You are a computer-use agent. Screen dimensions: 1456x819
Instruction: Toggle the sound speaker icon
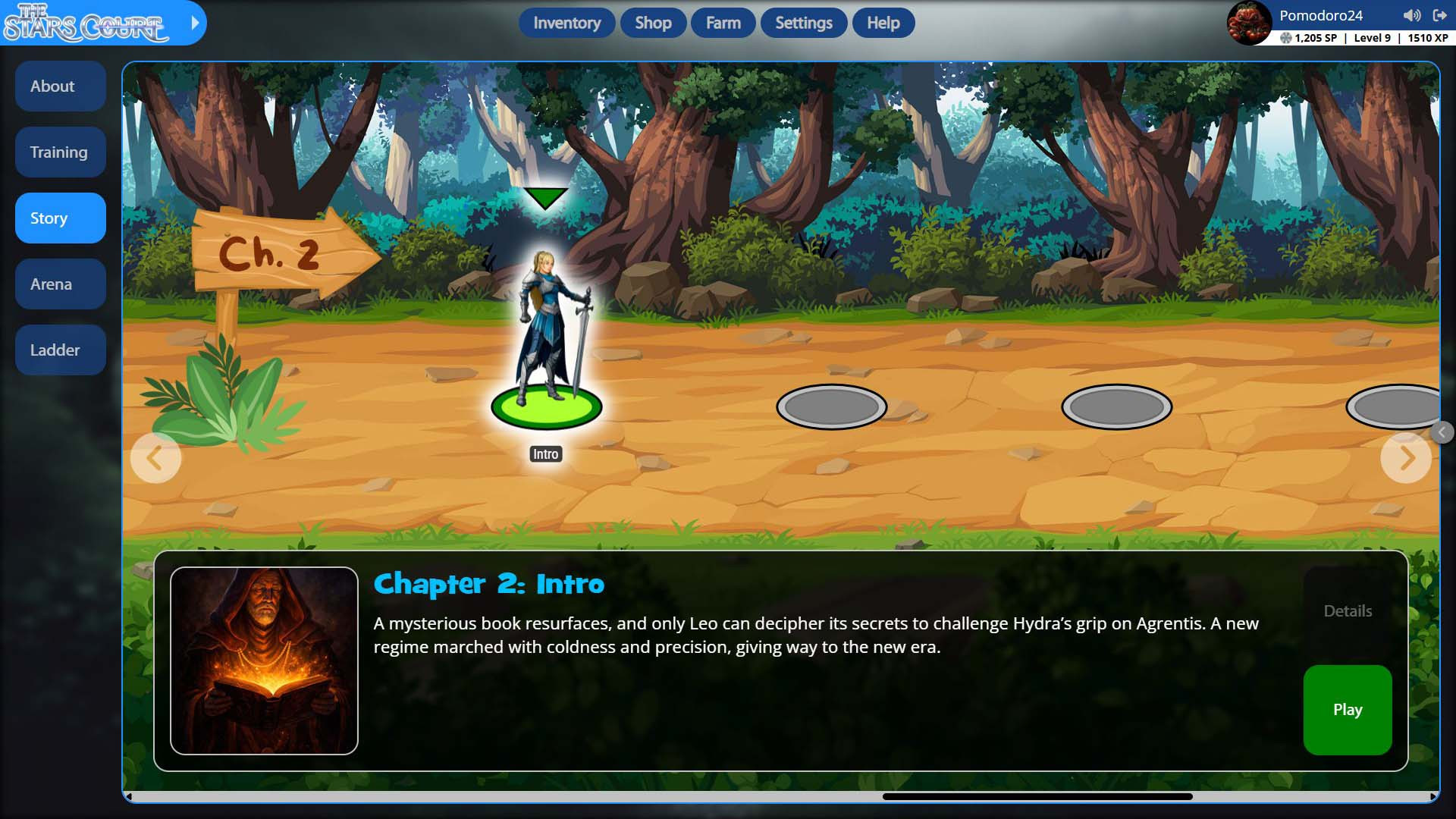click(1411, 15)
